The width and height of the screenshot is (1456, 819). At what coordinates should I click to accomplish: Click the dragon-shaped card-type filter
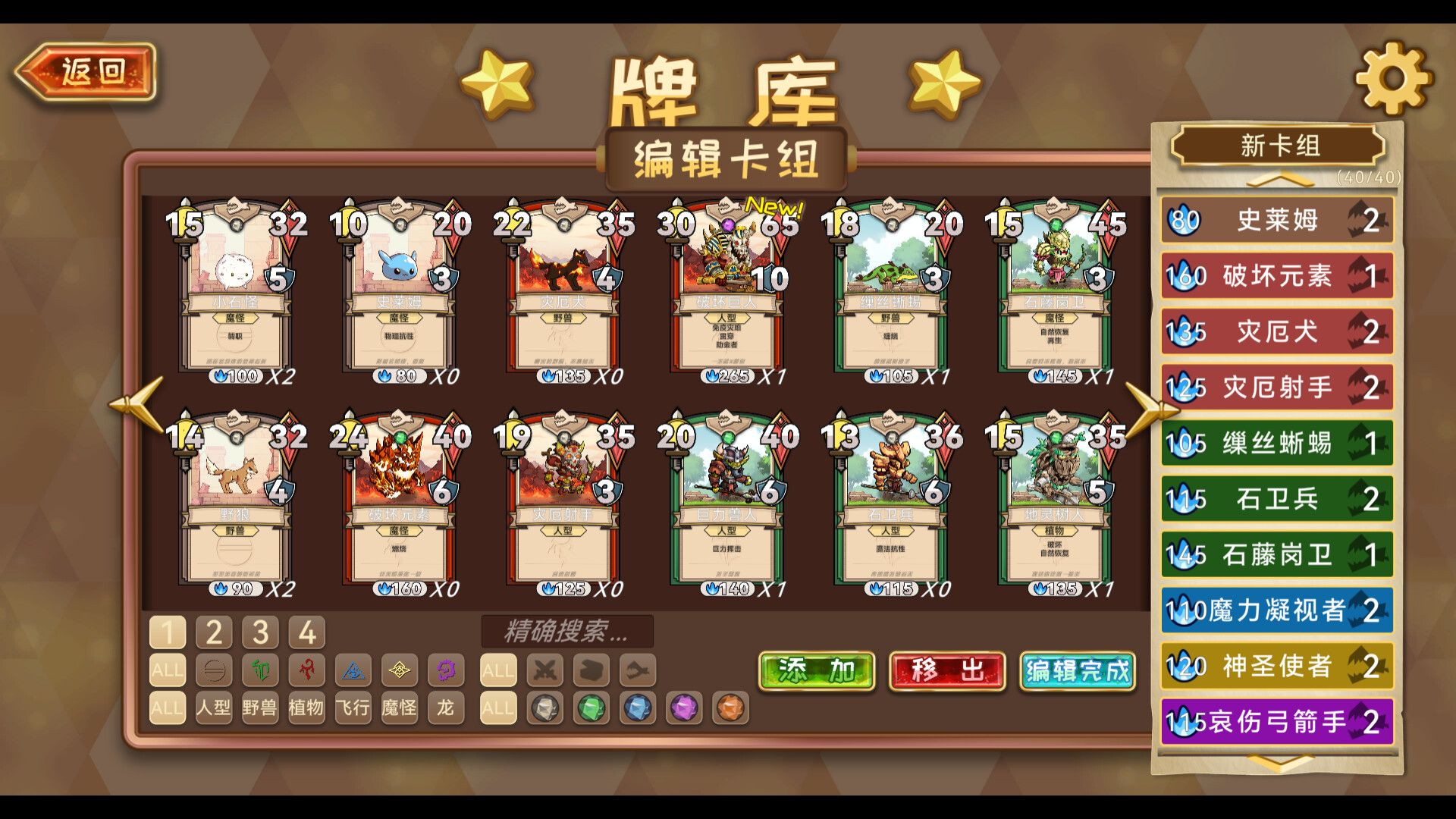click(637, 670)
